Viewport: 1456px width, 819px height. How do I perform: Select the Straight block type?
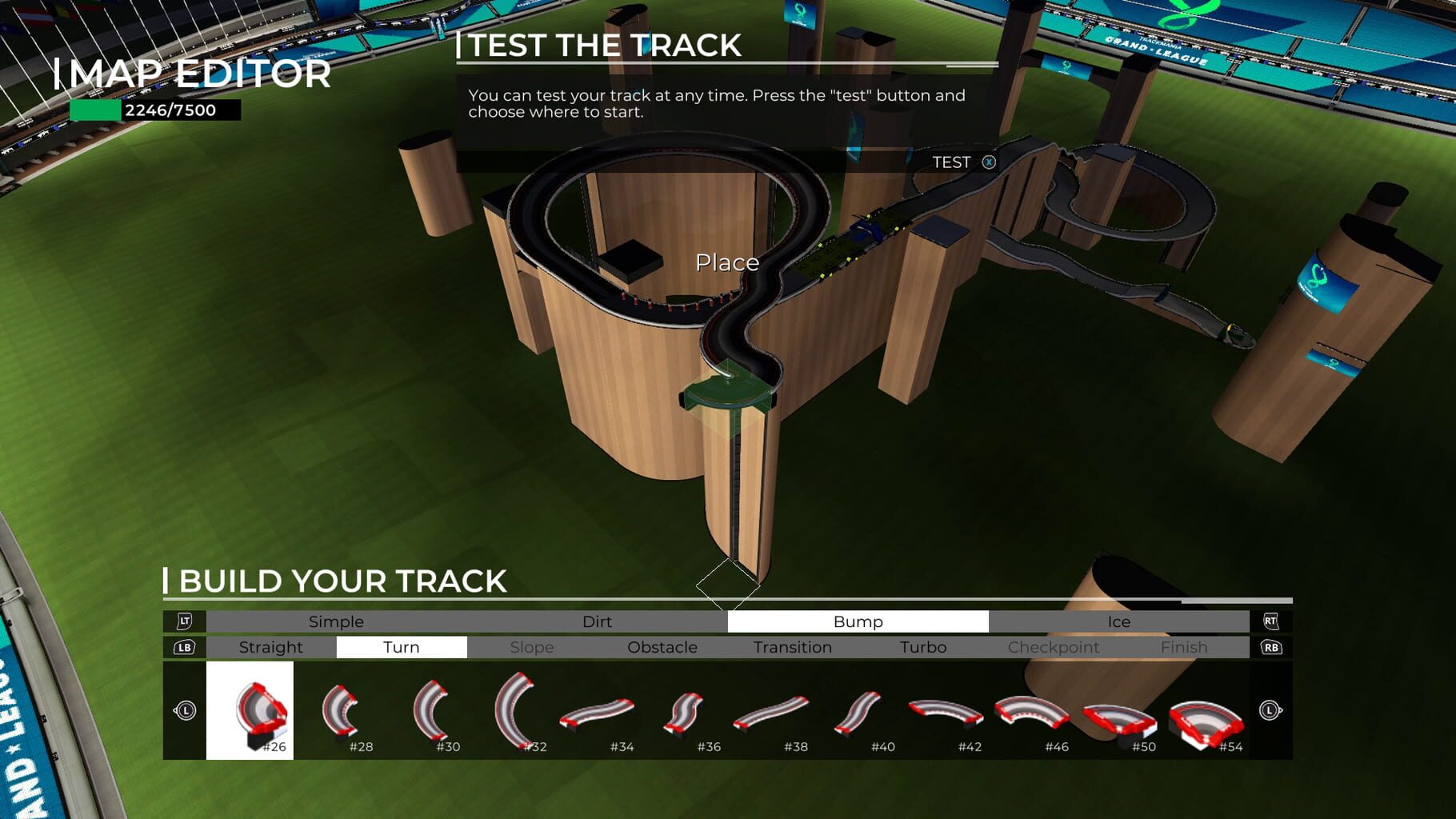pyautogui.click(x=270, y=648)
